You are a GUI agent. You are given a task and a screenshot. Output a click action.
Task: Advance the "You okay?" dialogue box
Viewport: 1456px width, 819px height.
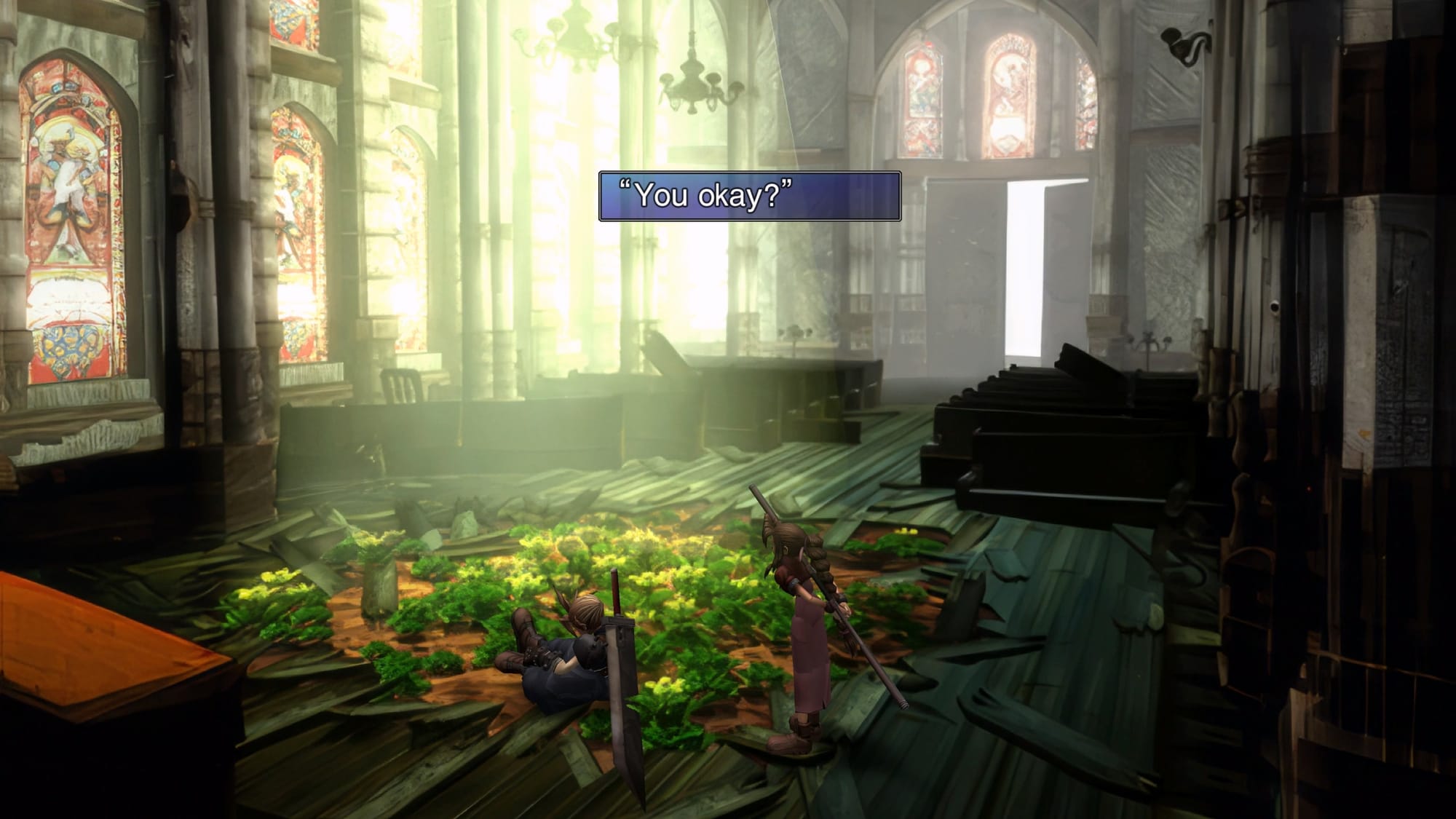(749, 196)
